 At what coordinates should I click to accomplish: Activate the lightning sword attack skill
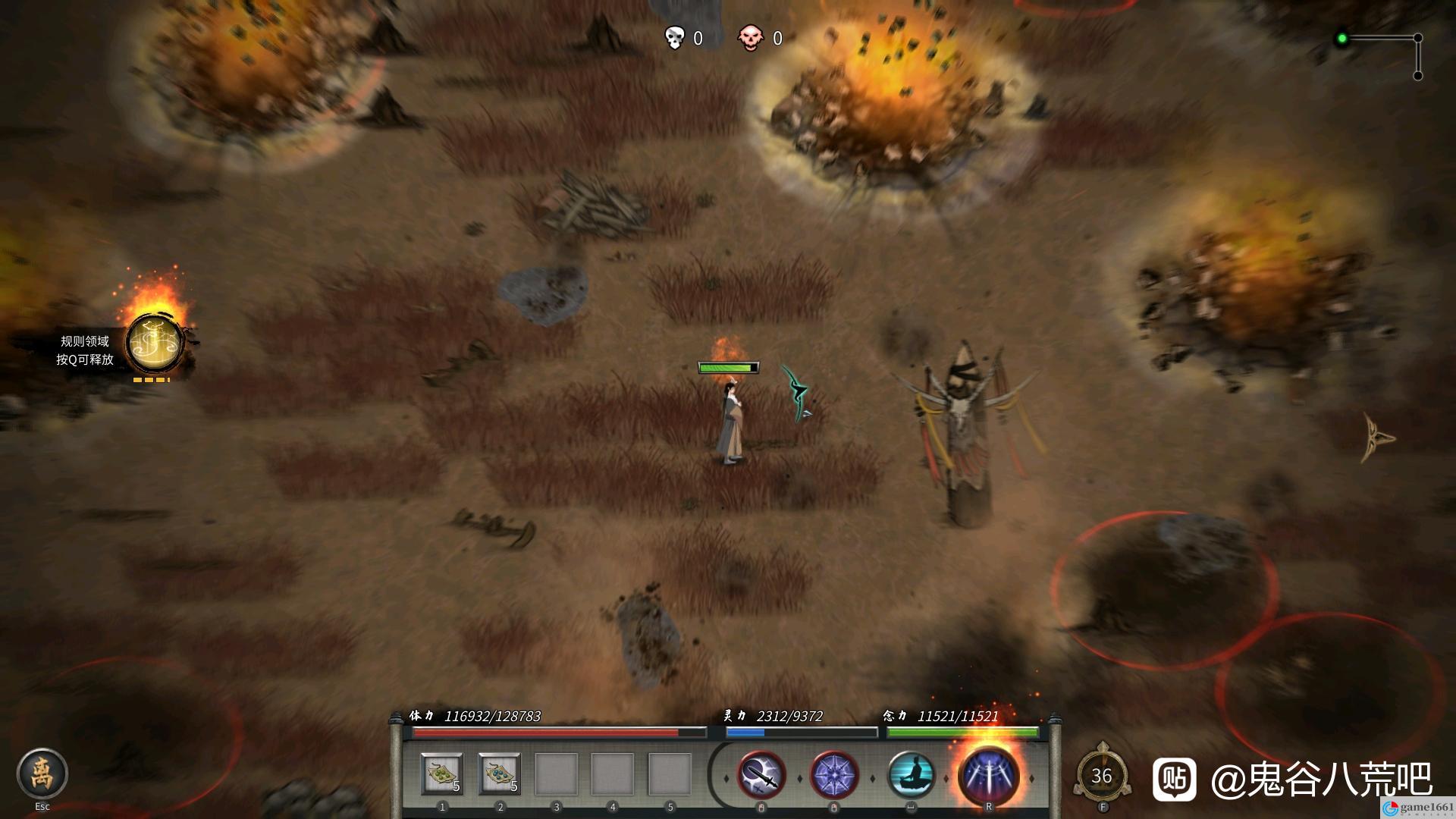click(x=761, y=776)
